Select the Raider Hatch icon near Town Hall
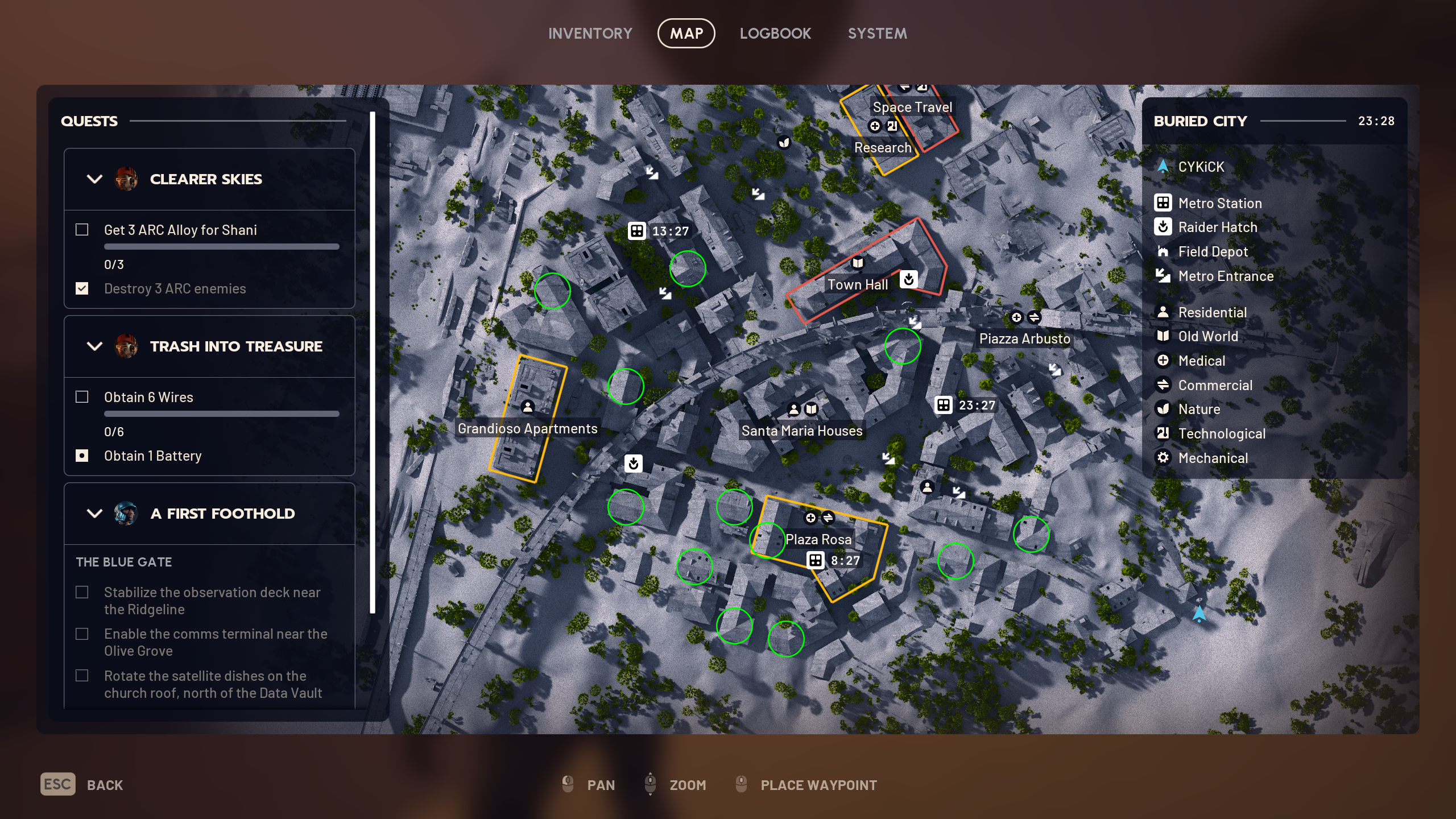 [x=908, y=279]
